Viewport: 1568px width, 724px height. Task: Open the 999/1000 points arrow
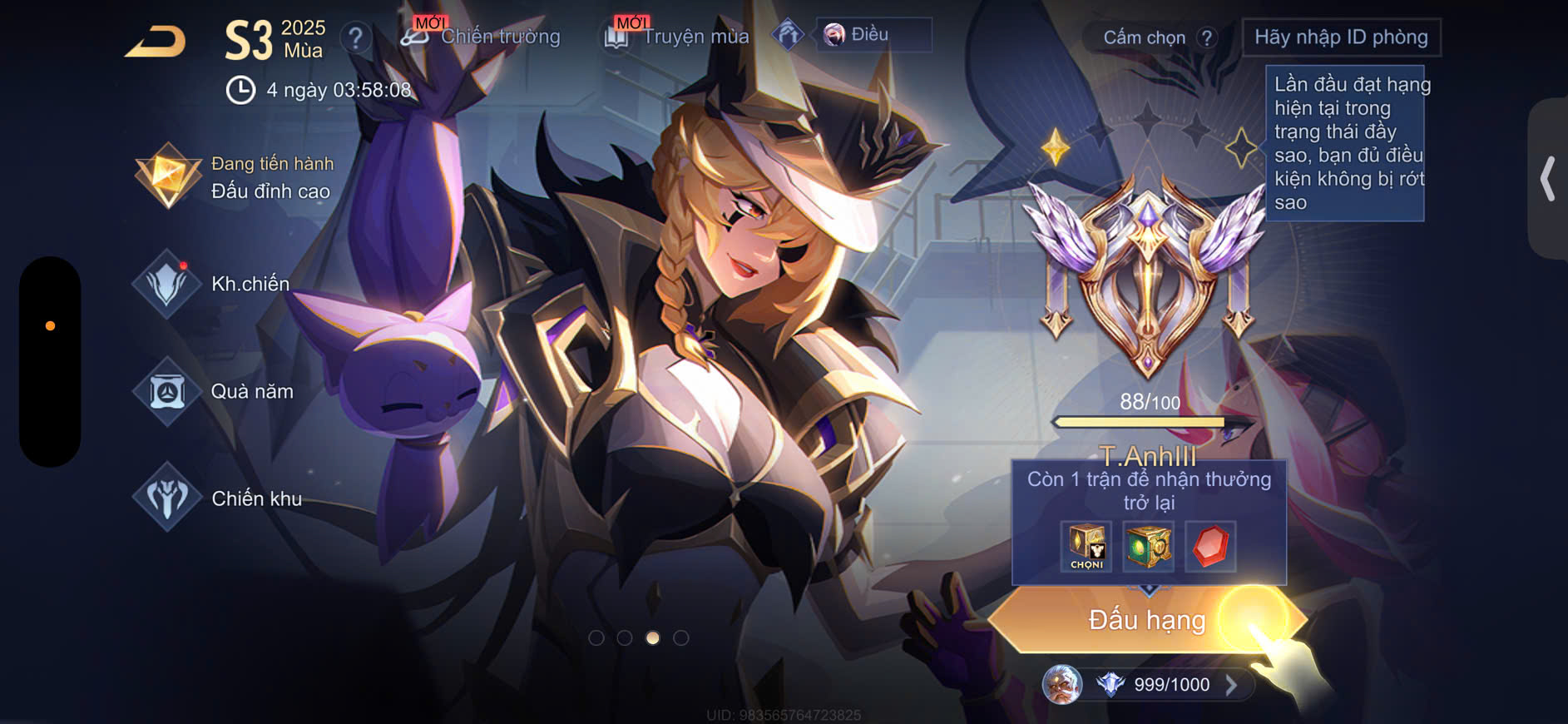1231,685
